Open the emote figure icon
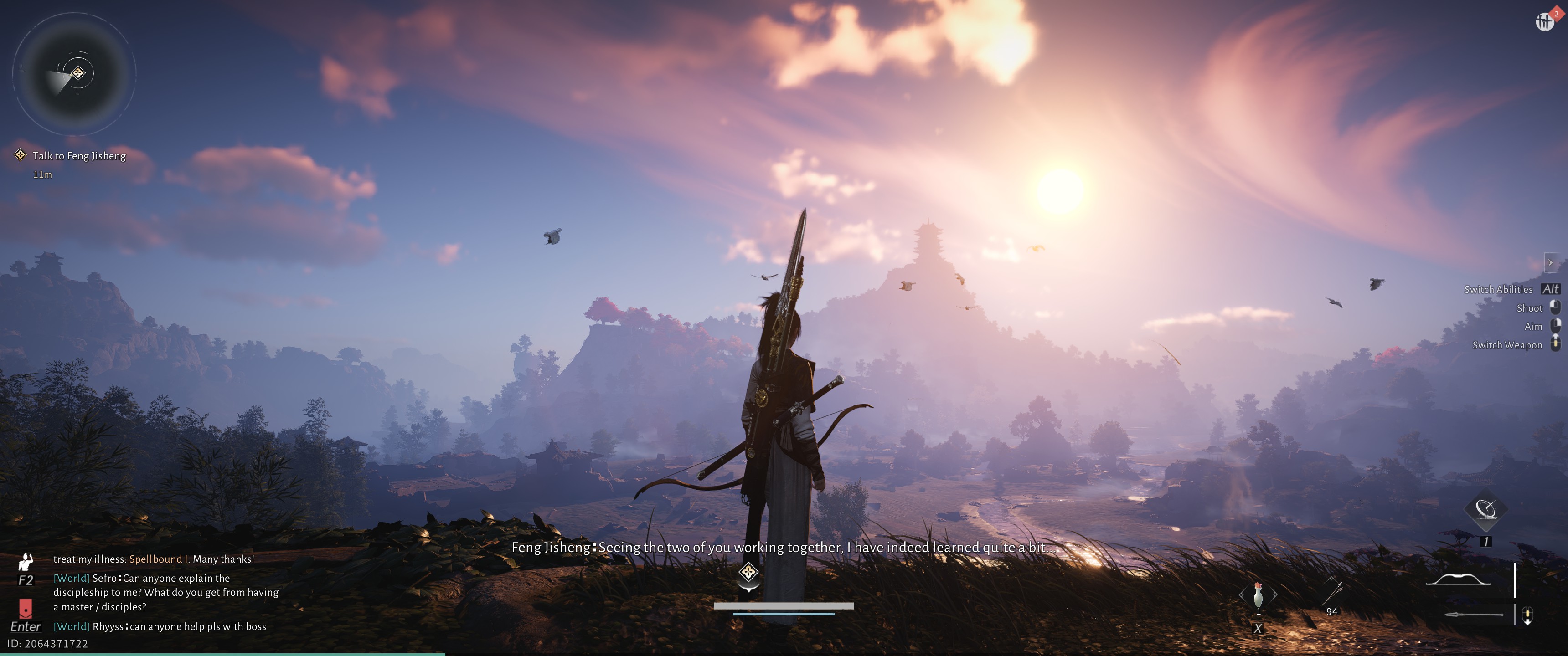This screenshot has height=656, width=1568. (26, 562)
